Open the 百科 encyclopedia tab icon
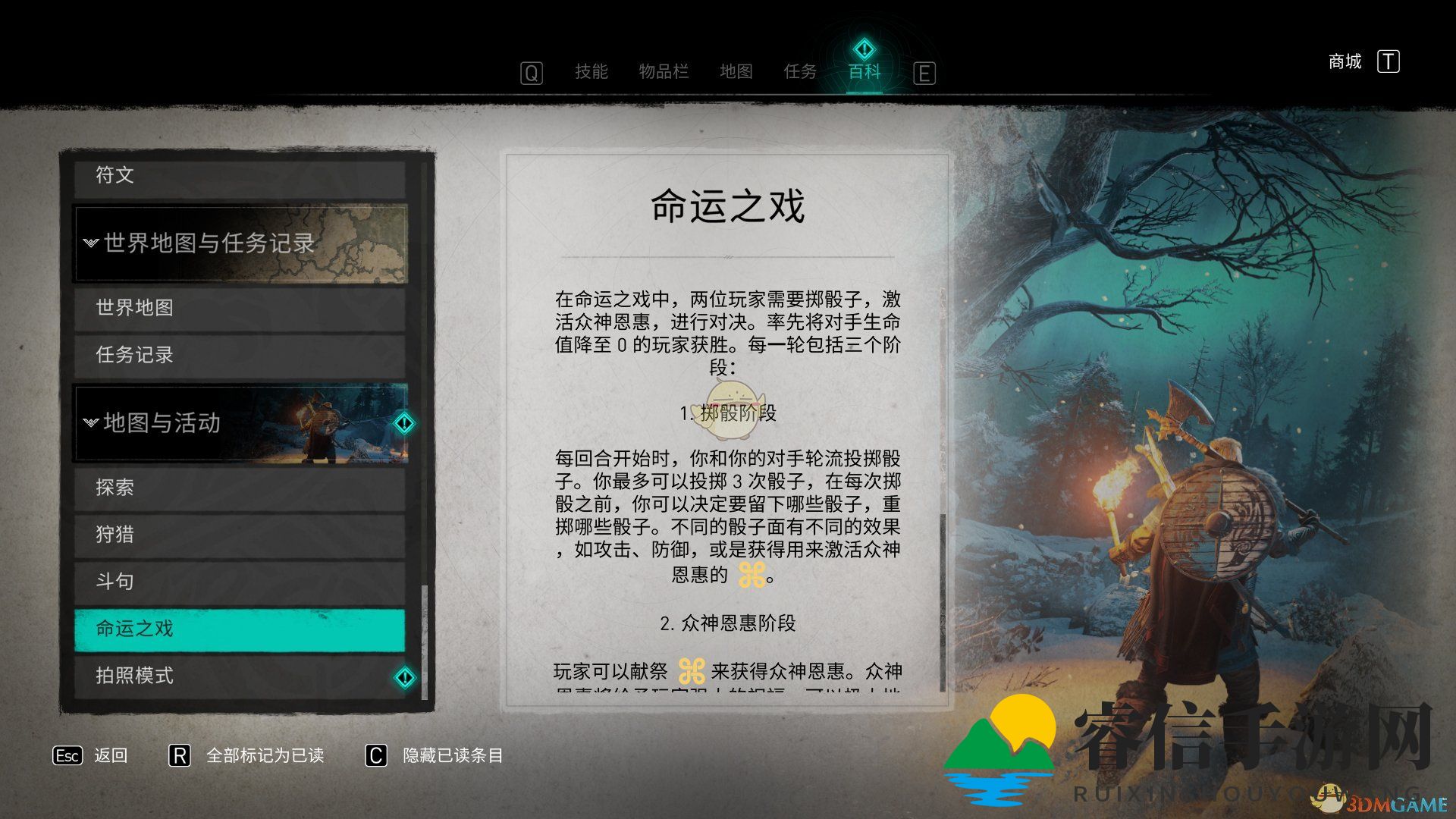 pos(863,48)
